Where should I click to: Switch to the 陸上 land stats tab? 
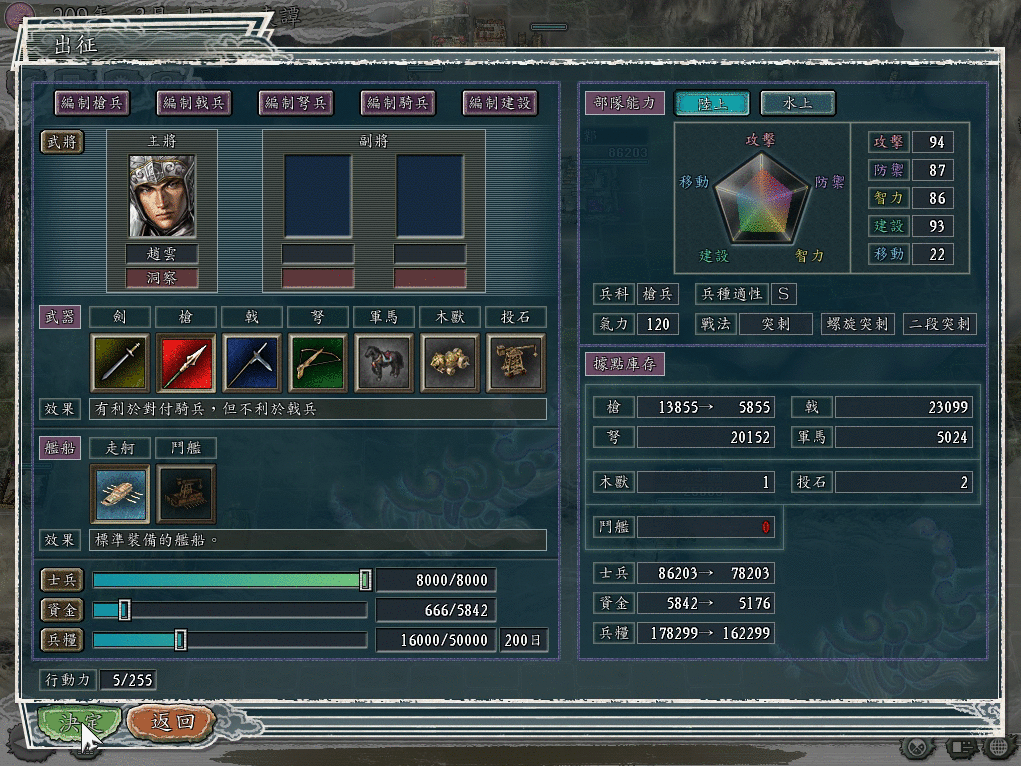(712, 103)
